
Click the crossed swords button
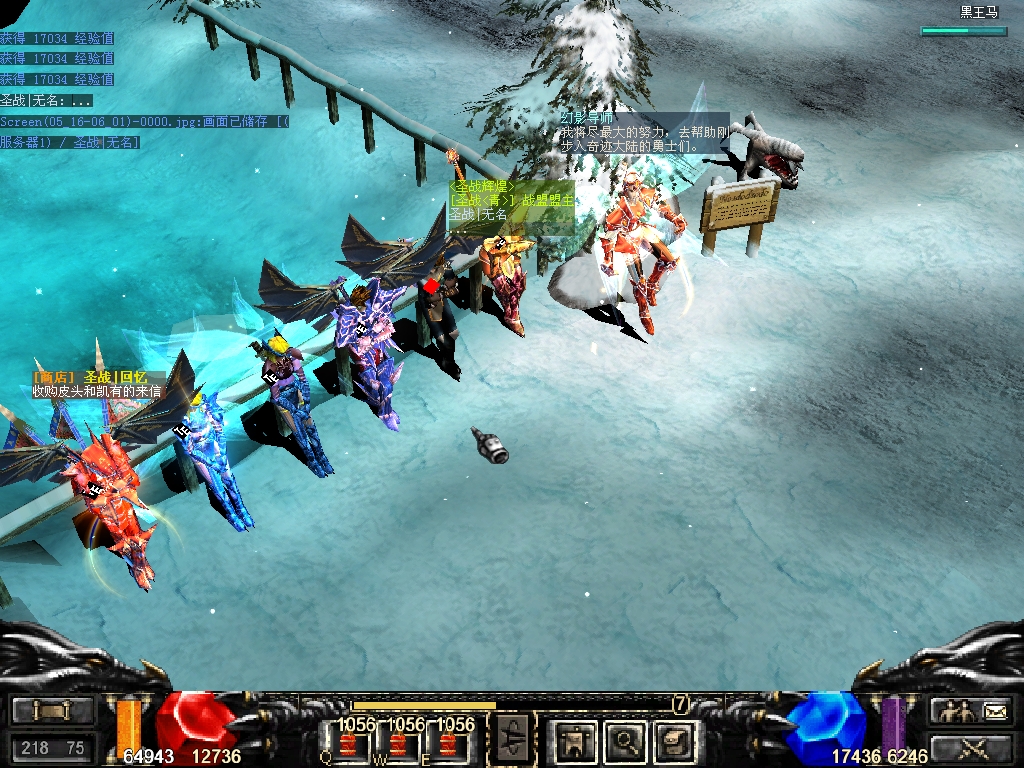tap(971, 747)
